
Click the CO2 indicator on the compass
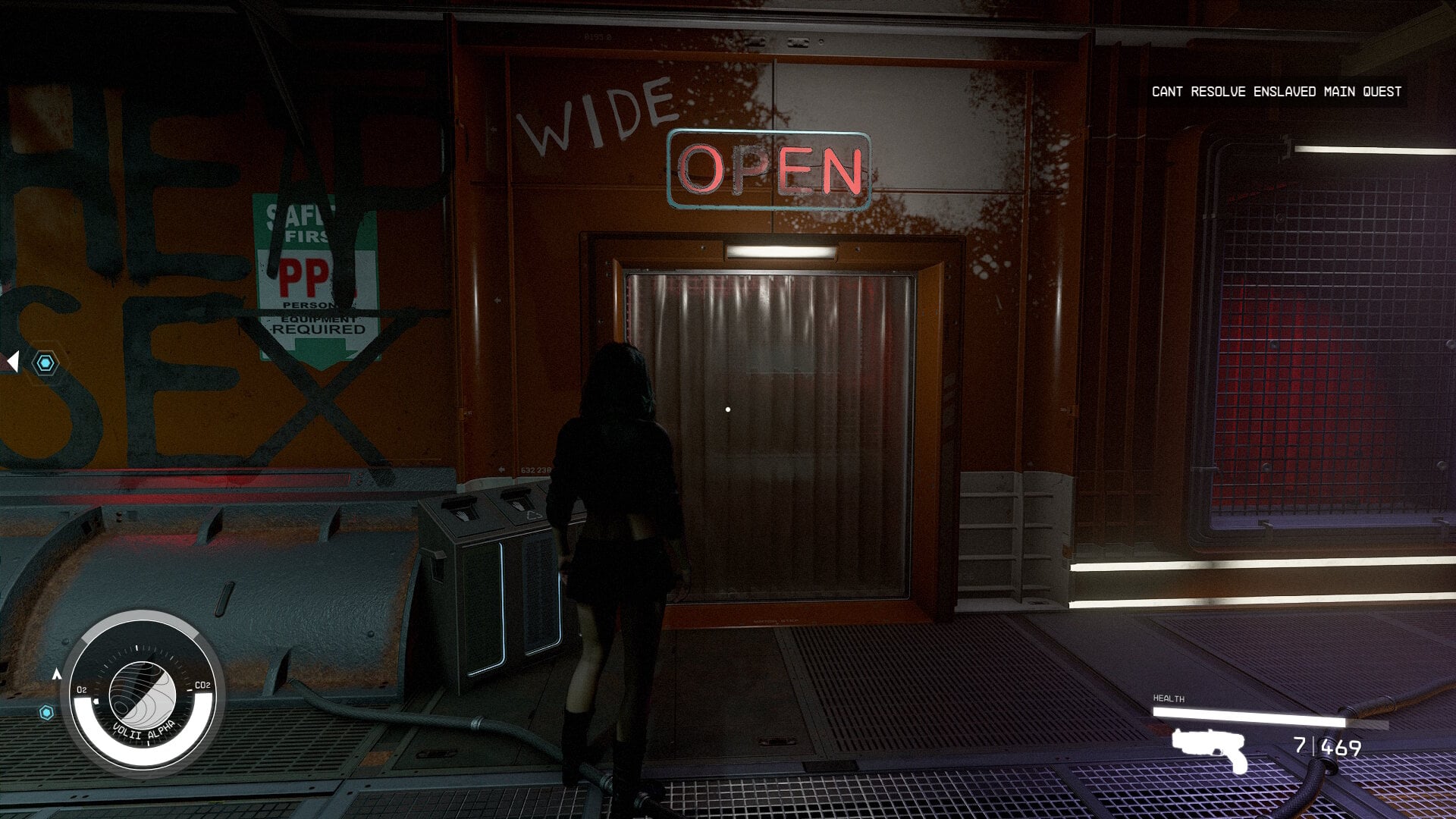202,686
